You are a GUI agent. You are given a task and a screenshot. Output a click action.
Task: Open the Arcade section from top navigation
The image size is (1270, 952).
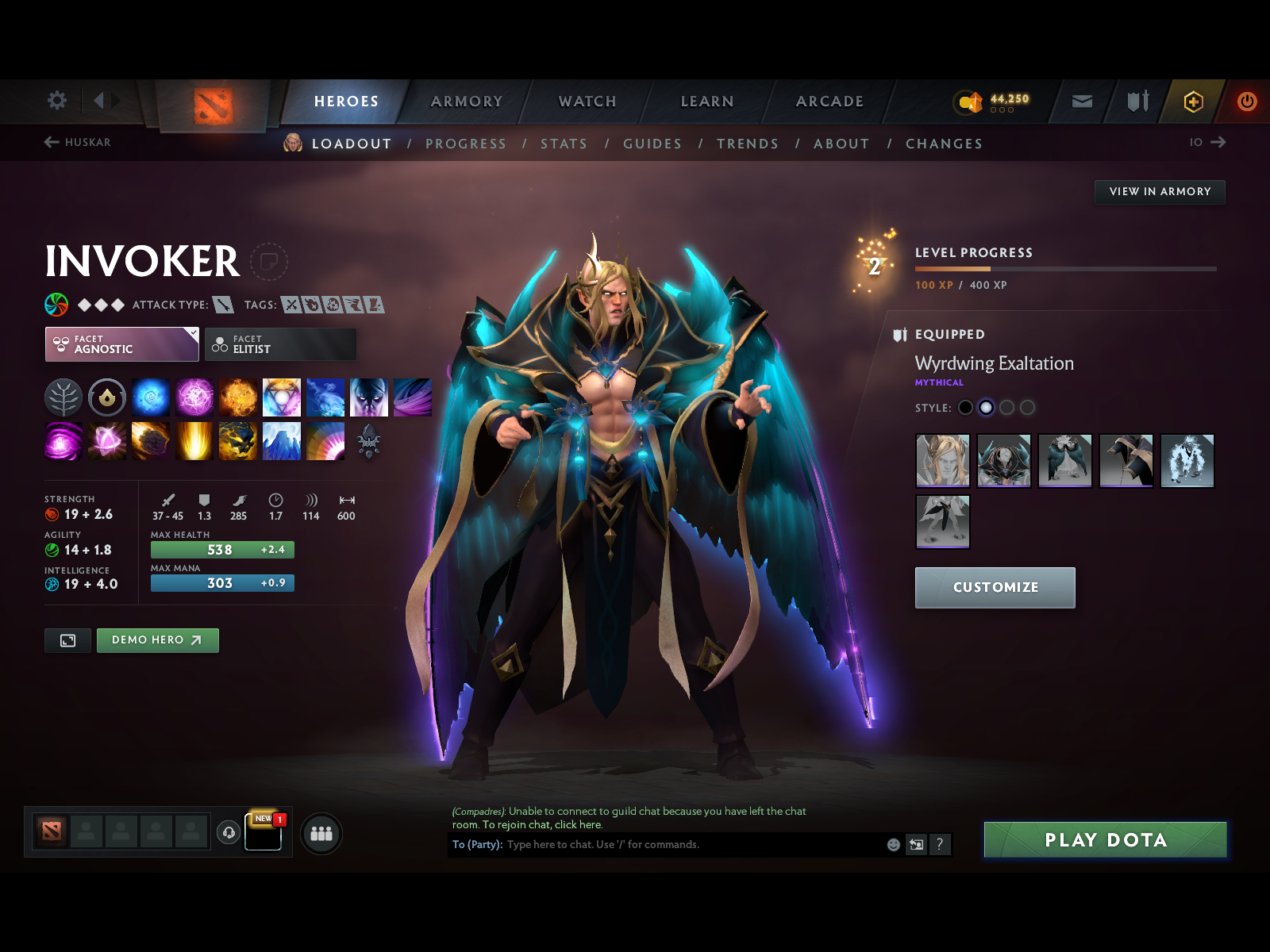pos(829,102)
